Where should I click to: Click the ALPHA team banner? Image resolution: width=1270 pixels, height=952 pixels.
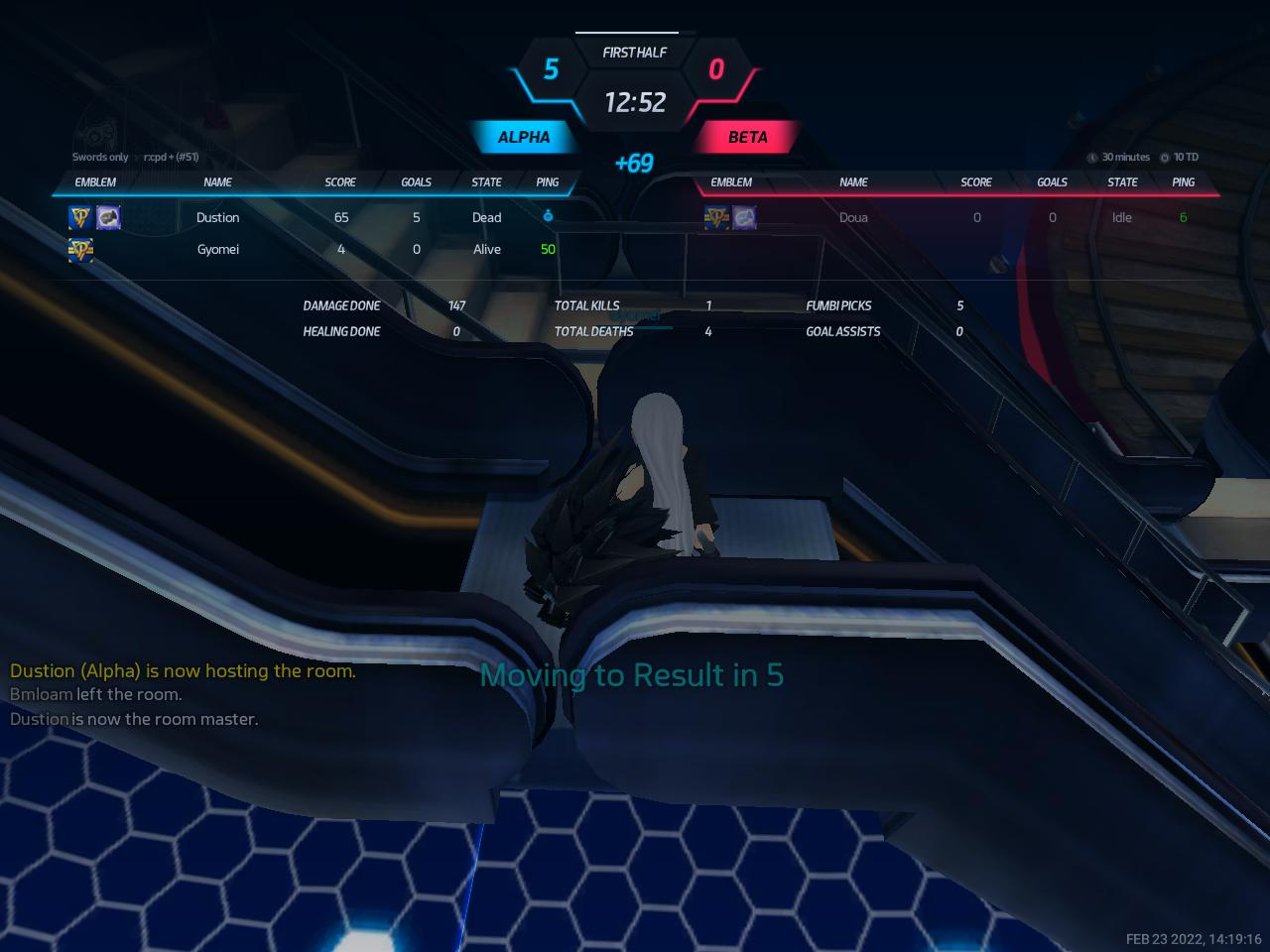(x=523, y=137)
